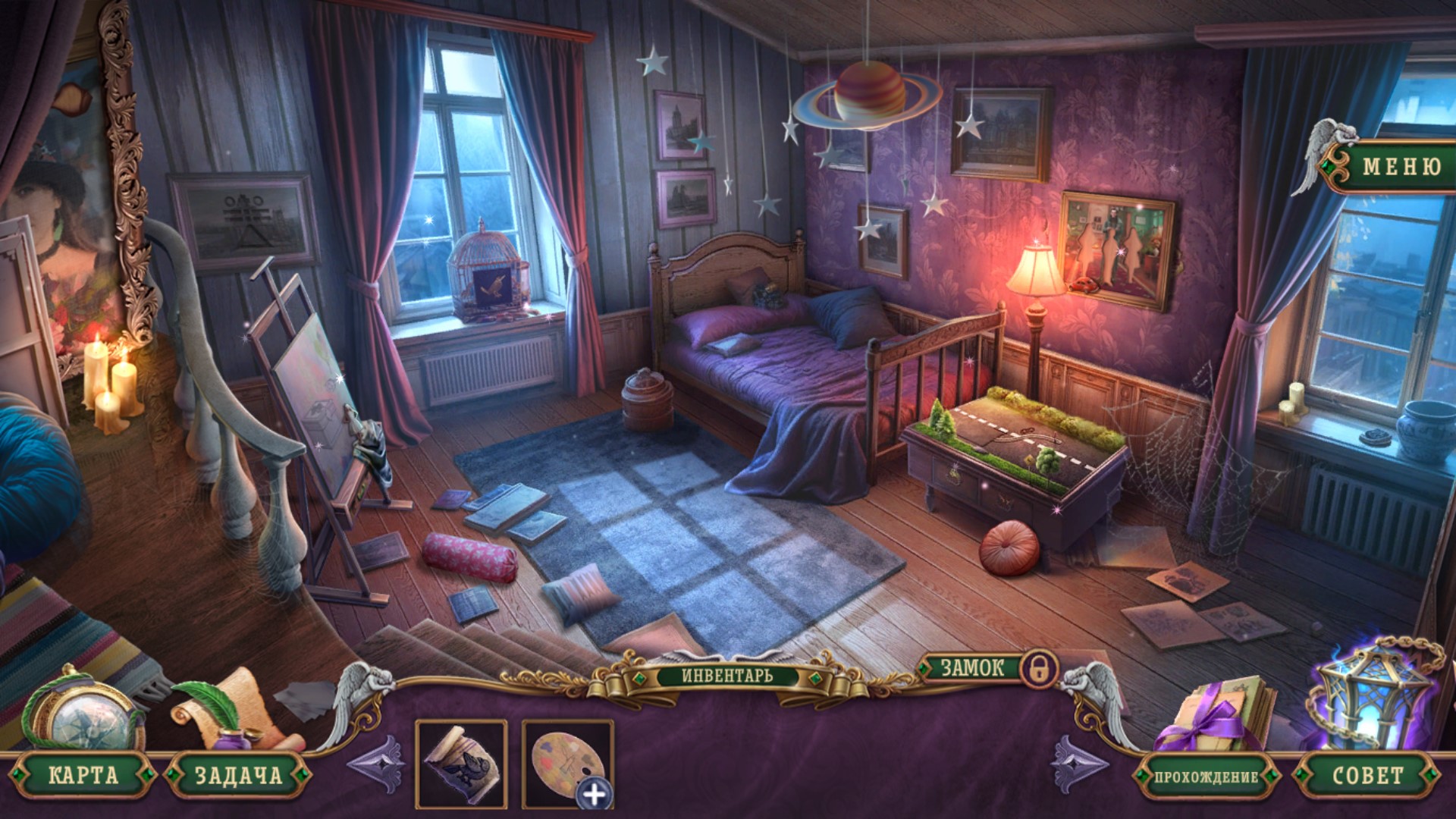Click the plus icon on the palette
Image resolution: width=1456 pixels, height=819 pixels.
[595, 794]
